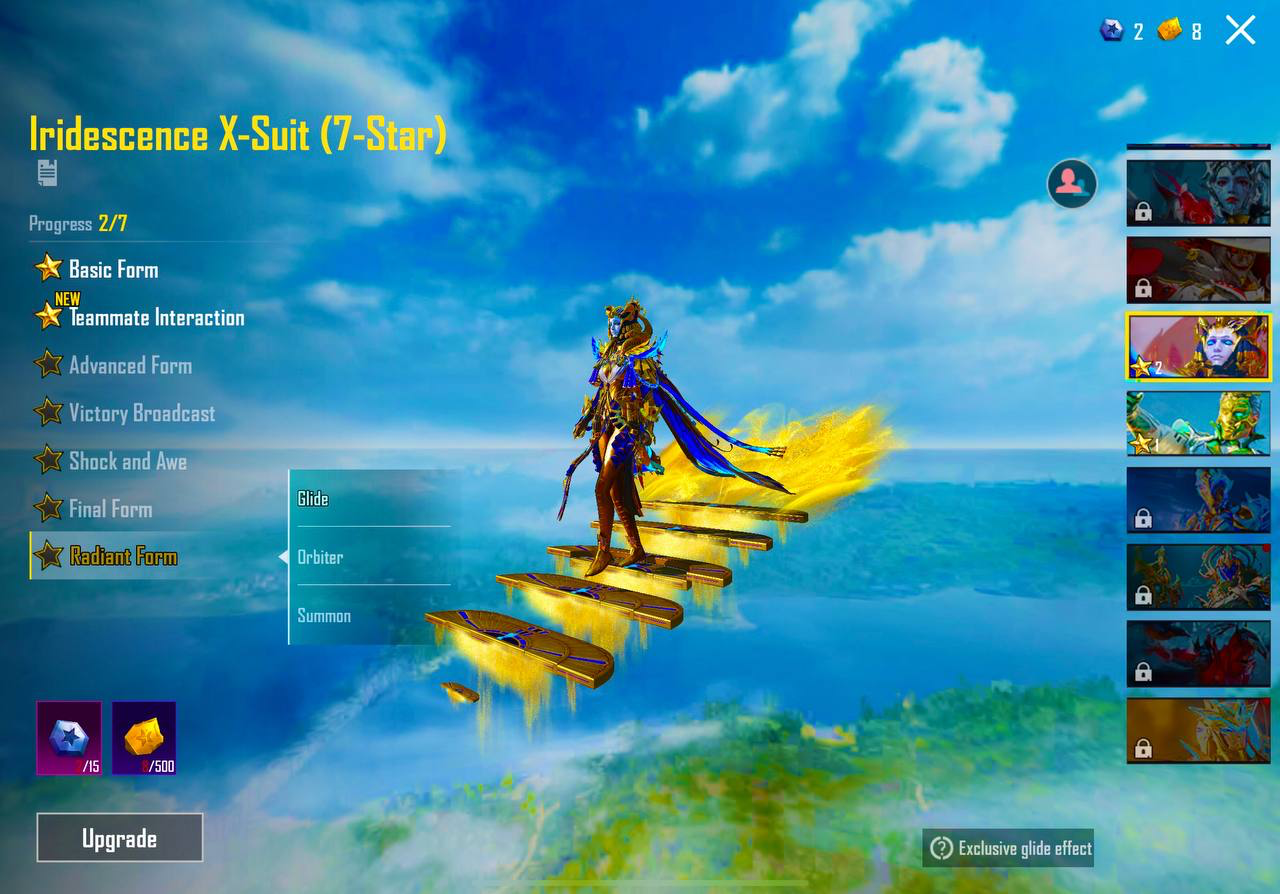
Task: Choose the Advanced Form stage
Action: [129, 365]
